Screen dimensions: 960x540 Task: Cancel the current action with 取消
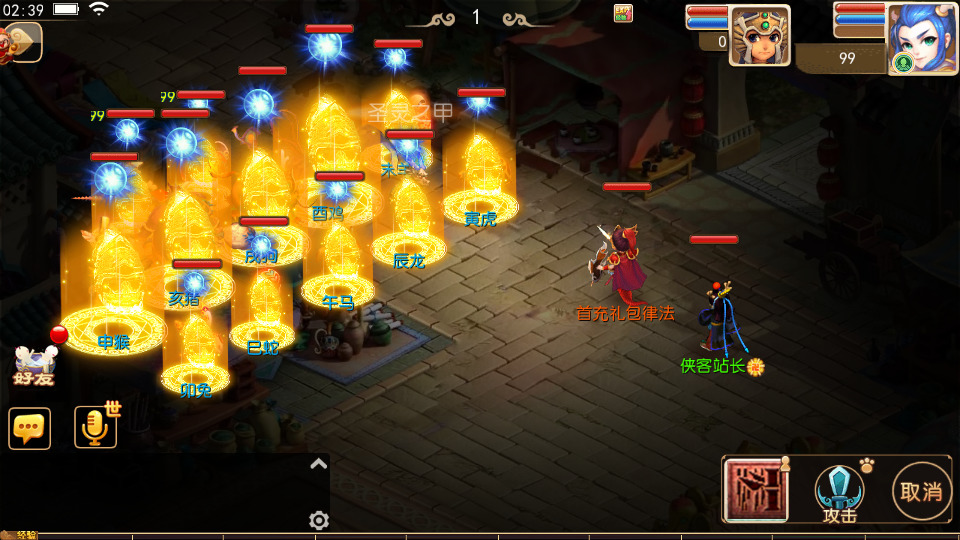(921, 491)
